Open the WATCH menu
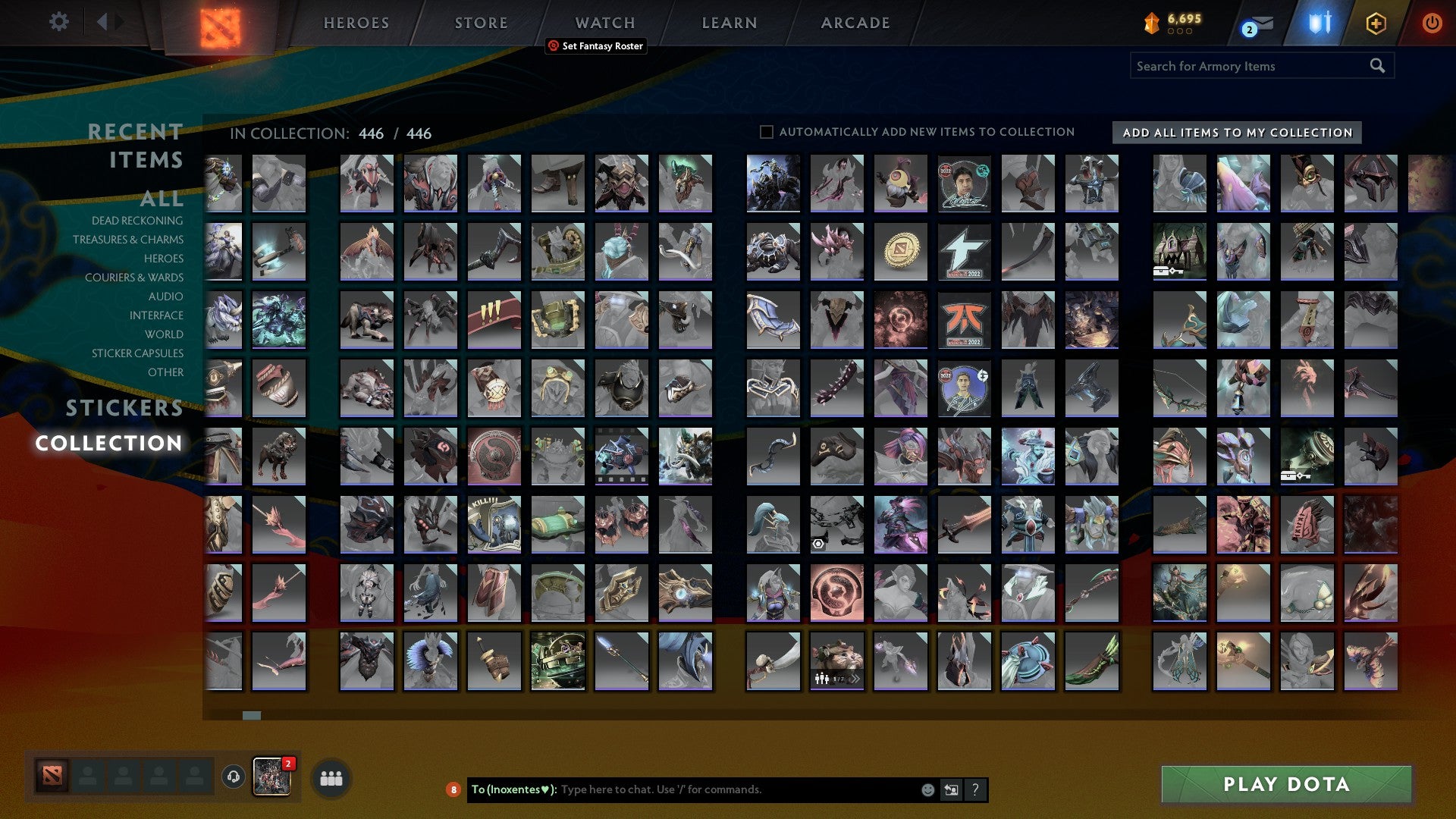This screenshot has width=1456, height=819. (x=604, y=22)
